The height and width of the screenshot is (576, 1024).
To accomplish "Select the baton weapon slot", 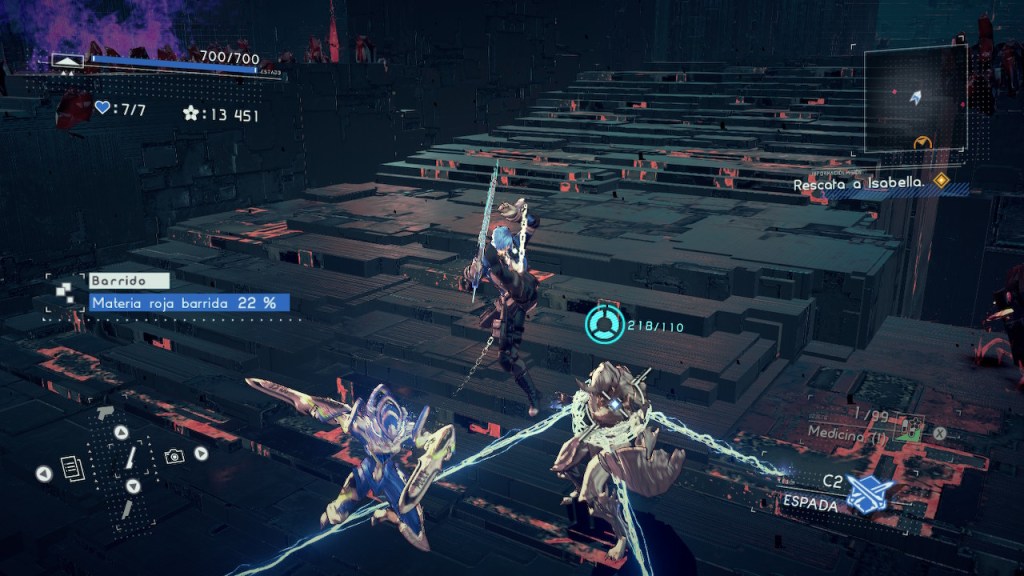I will pyautogui.click(x=131, y=459).
